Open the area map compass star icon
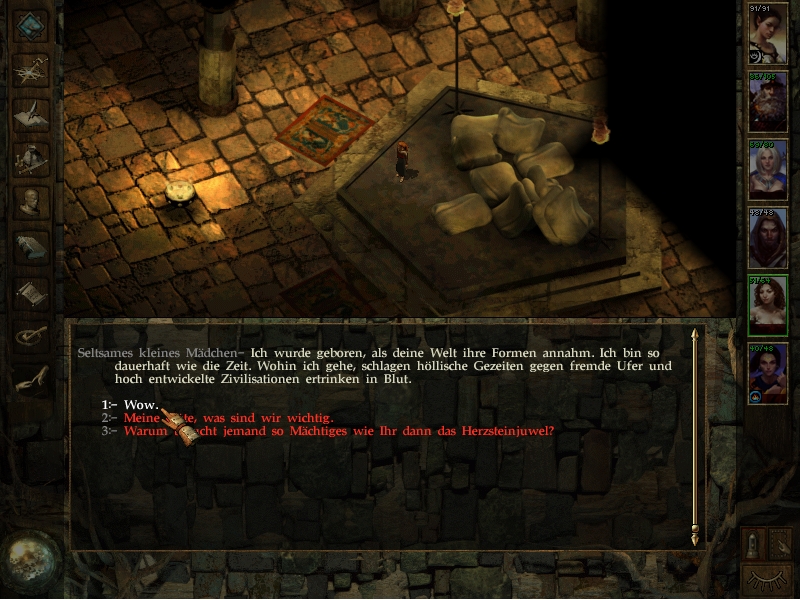This screenshot has width=800, height=600. coord(33,68)
